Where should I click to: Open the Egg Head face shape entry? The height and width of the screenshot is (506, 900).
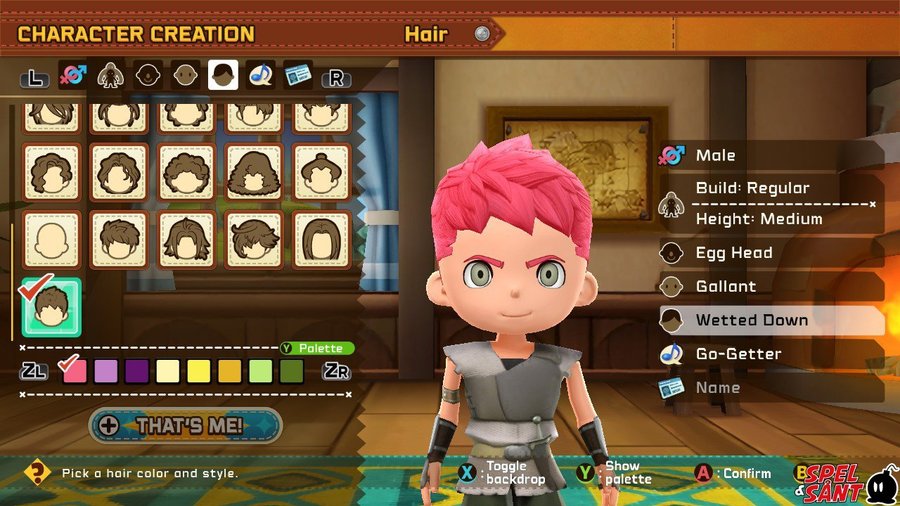tap(733, 253)
